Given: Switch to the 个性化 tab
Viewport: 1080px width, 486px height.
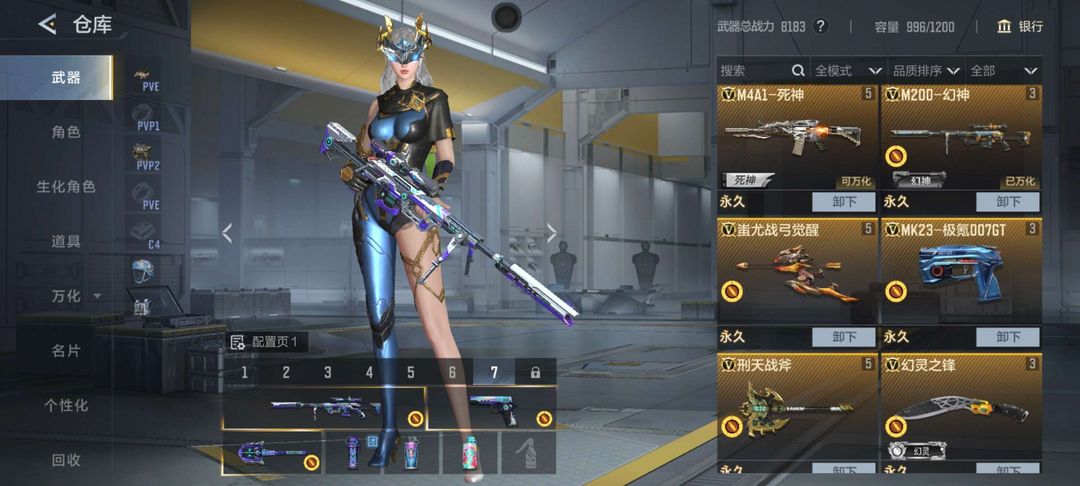Looking at the screenshot, I should 66,405.
